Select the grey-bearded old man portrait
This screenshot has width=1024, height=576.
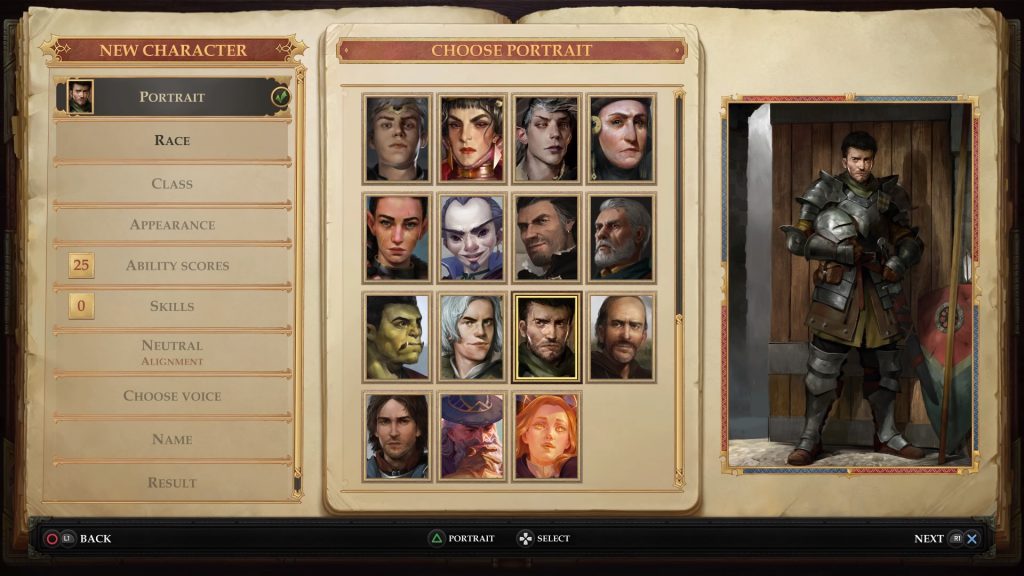coord(621,237)
